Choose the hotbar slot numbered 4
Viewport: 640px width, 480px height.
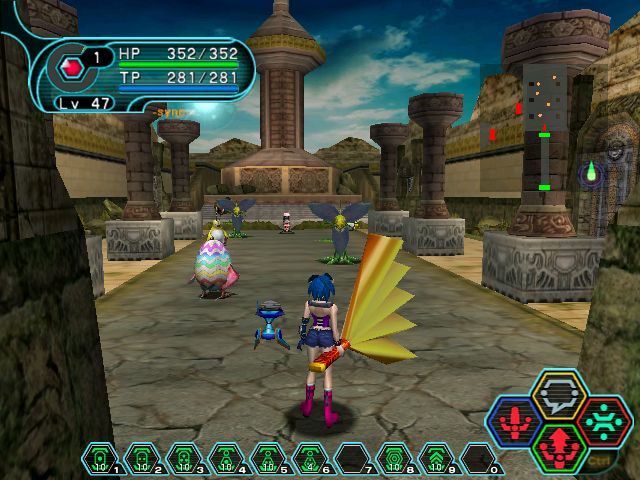225,459
